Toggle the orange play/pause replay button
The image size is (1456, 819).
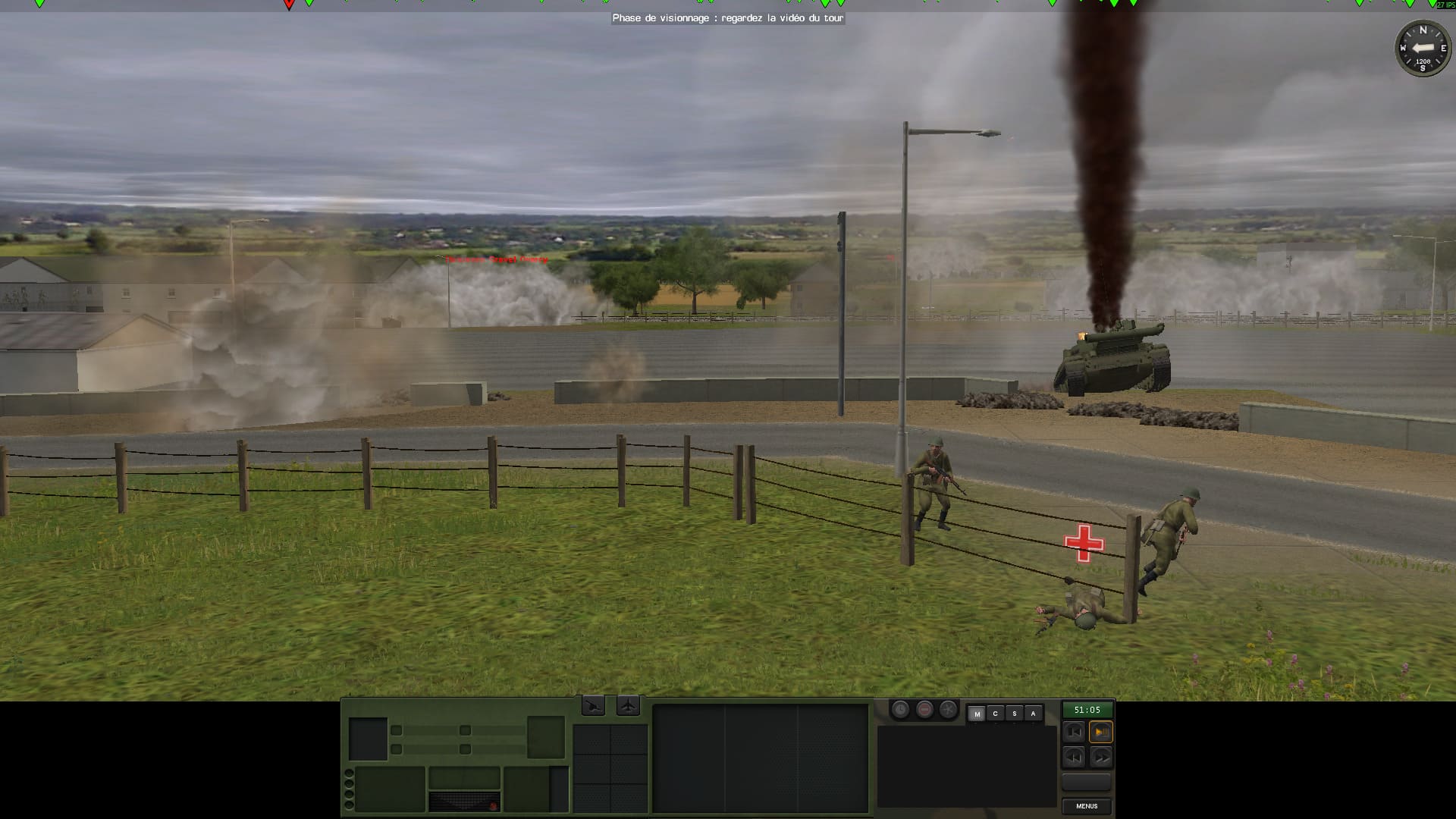[x=1100, y=732]
